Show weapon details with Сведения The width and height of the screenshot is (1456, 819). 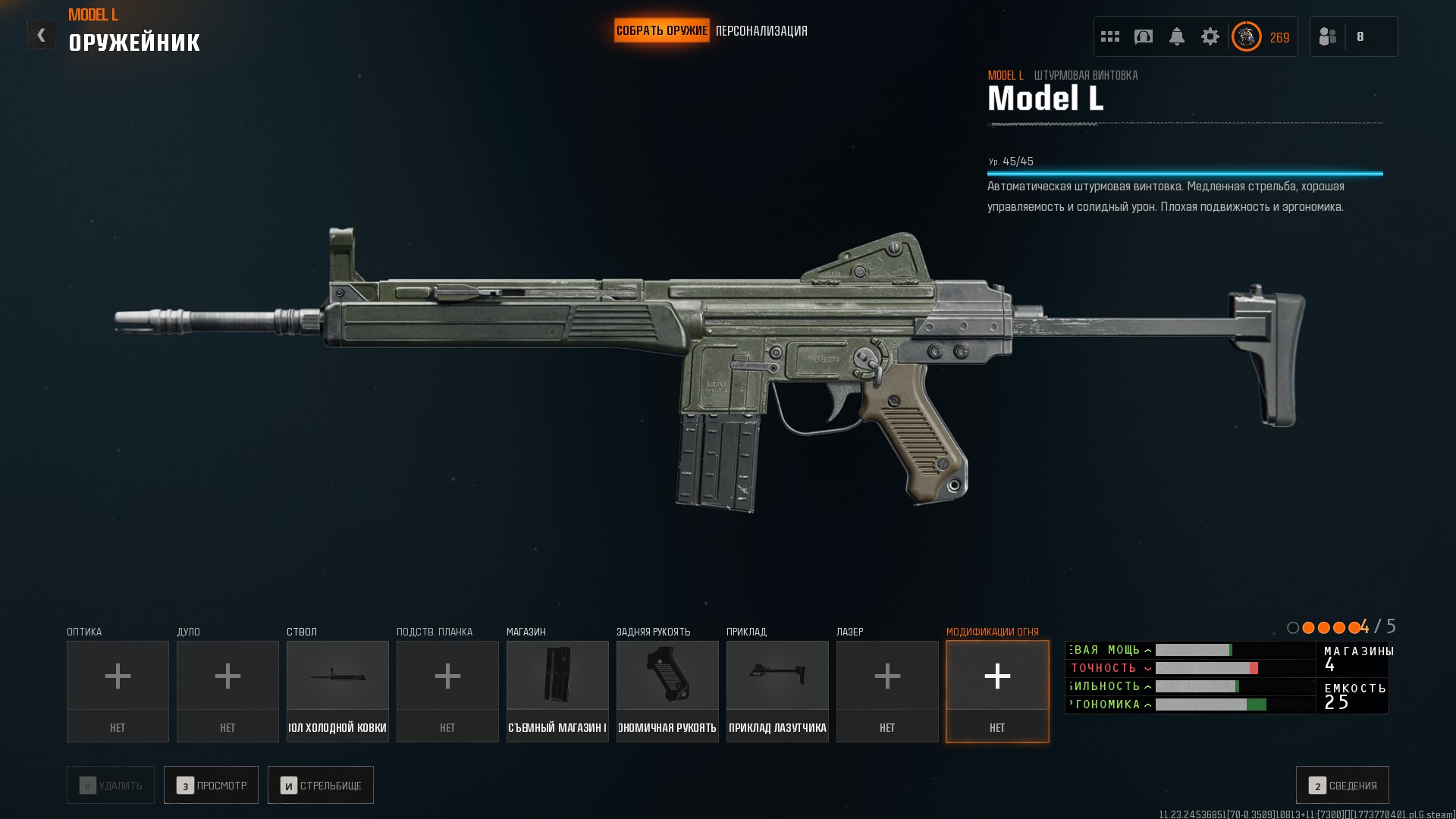coord(1342,785)
